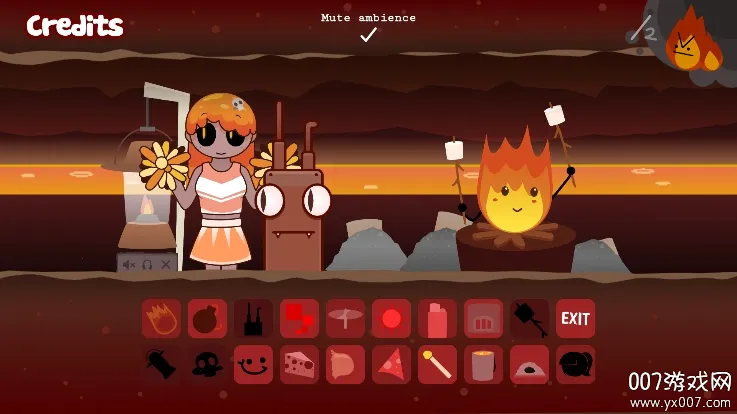Screen dimensions: 737x414
Task: Pick the candle mug icon
Action: tap(483, 365)
